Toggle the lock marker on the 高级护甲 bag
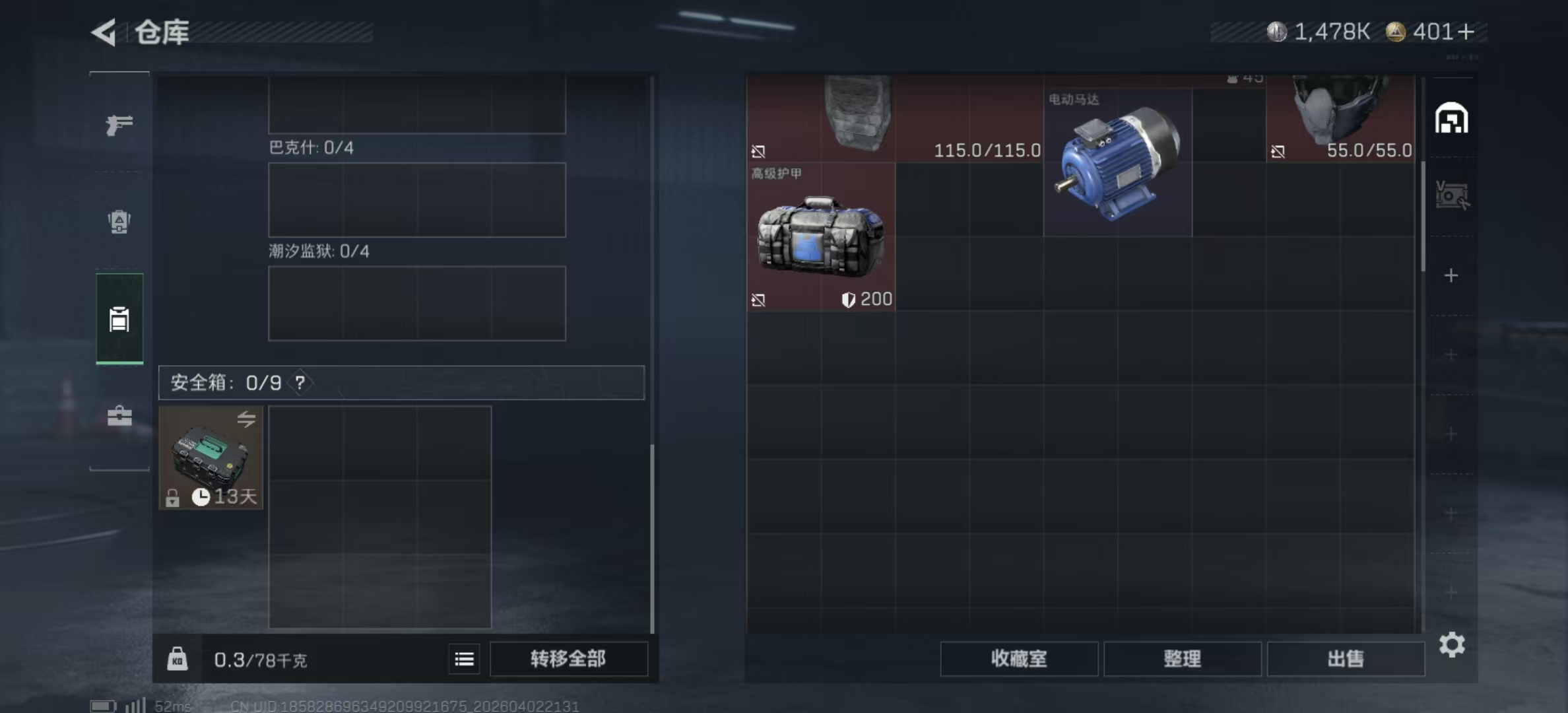 pos(759,300)
